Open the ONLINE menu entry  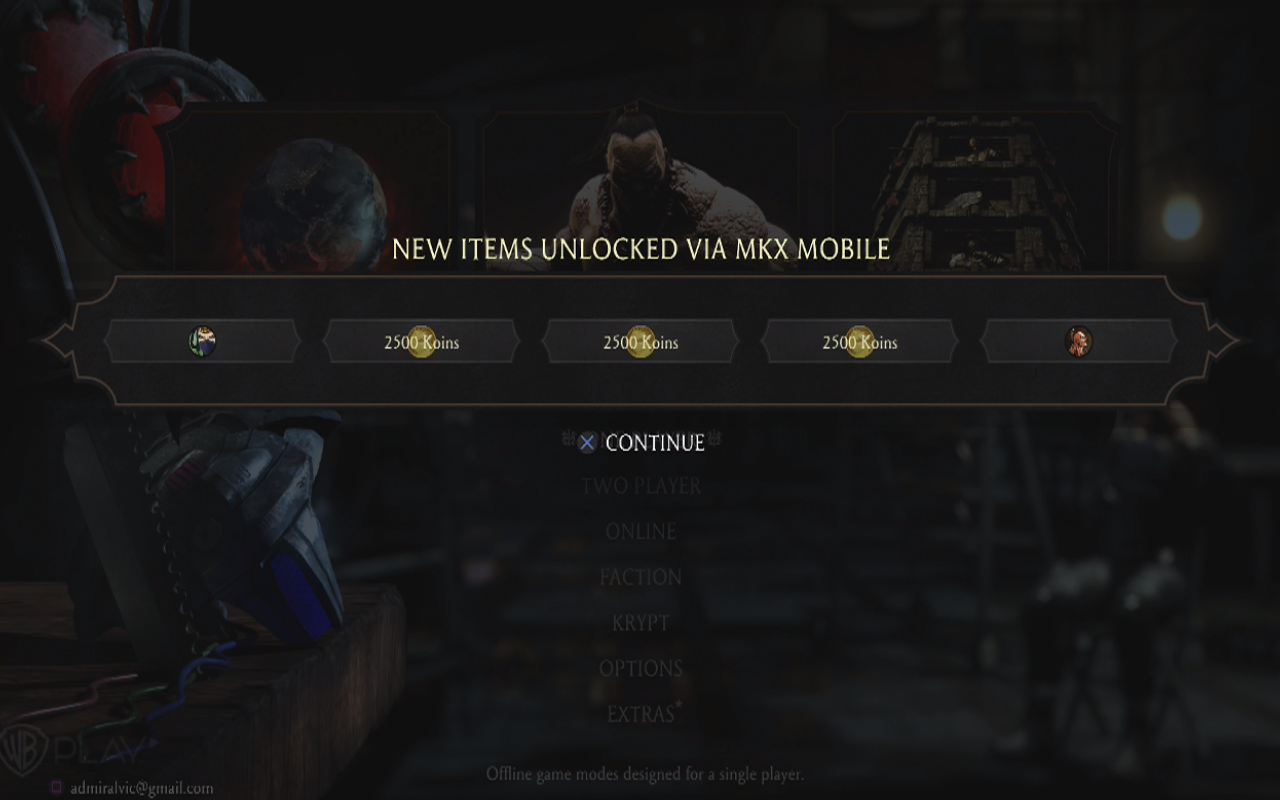click(x=639, y=531)
